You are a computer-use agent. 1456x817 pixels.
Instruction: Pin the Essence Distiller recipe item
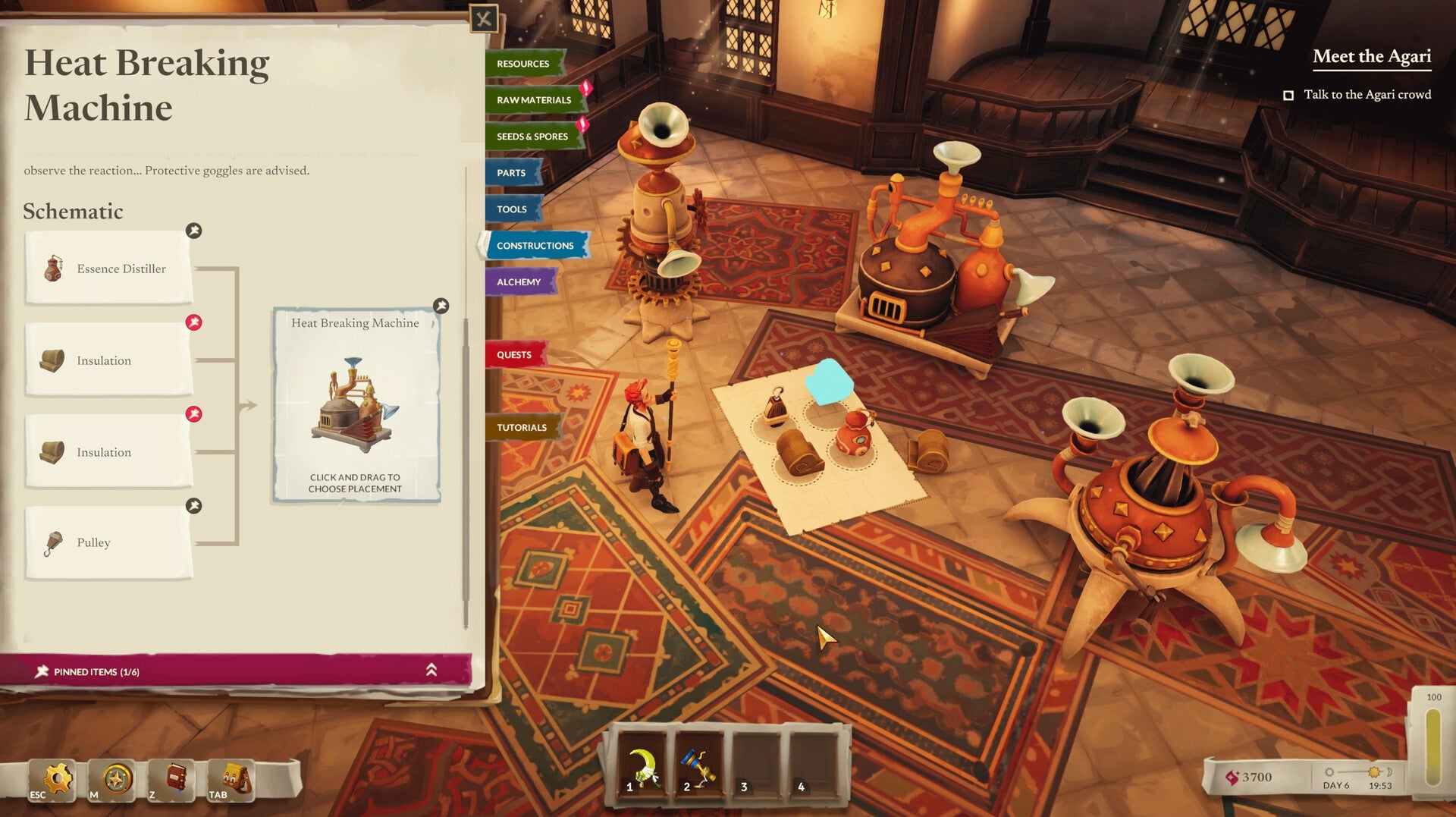[195, 231]
